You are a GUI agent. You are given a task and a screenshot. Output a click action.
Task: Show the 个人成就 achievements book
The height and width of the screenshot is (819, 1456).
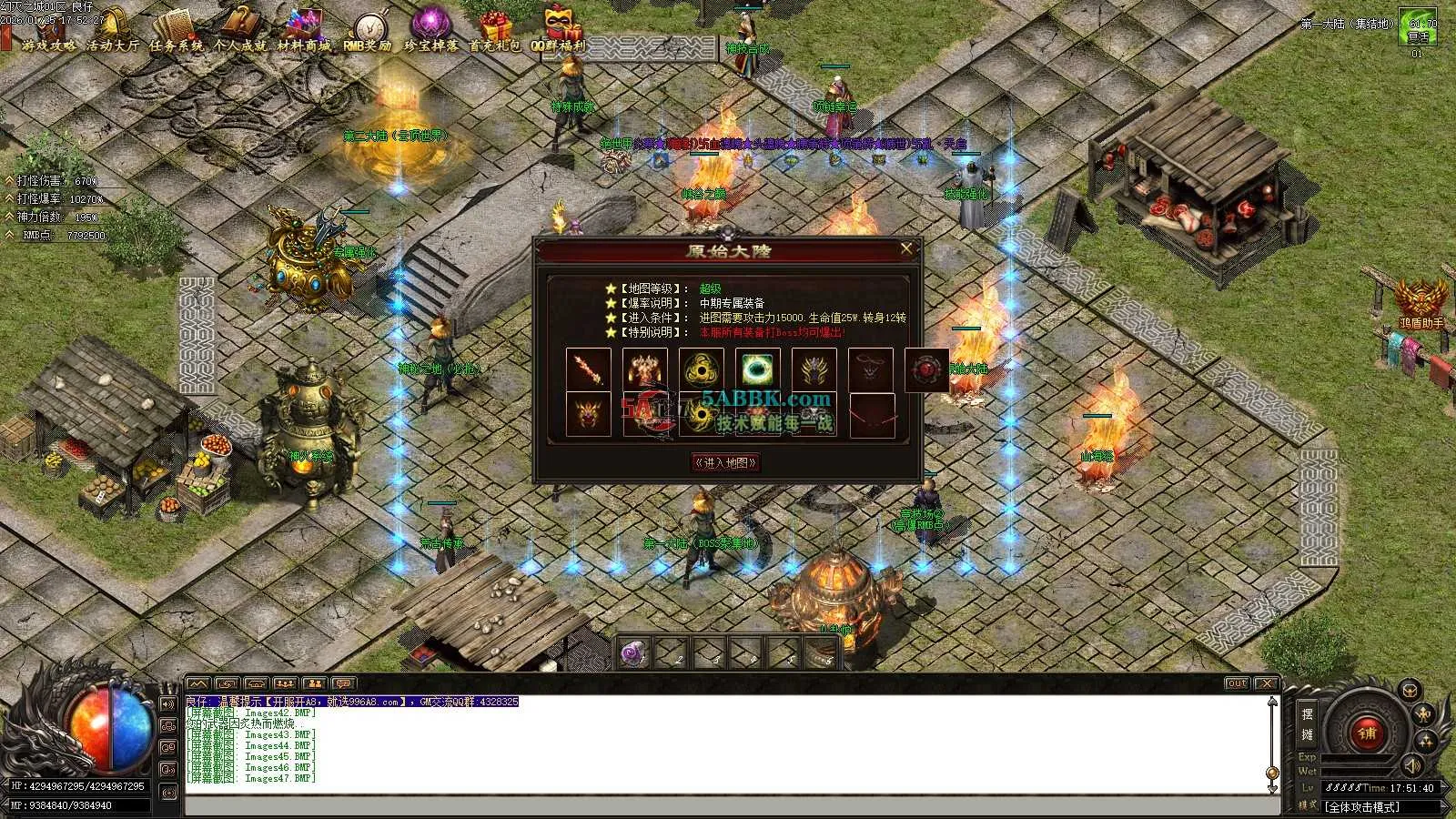(x=240, y=33)
